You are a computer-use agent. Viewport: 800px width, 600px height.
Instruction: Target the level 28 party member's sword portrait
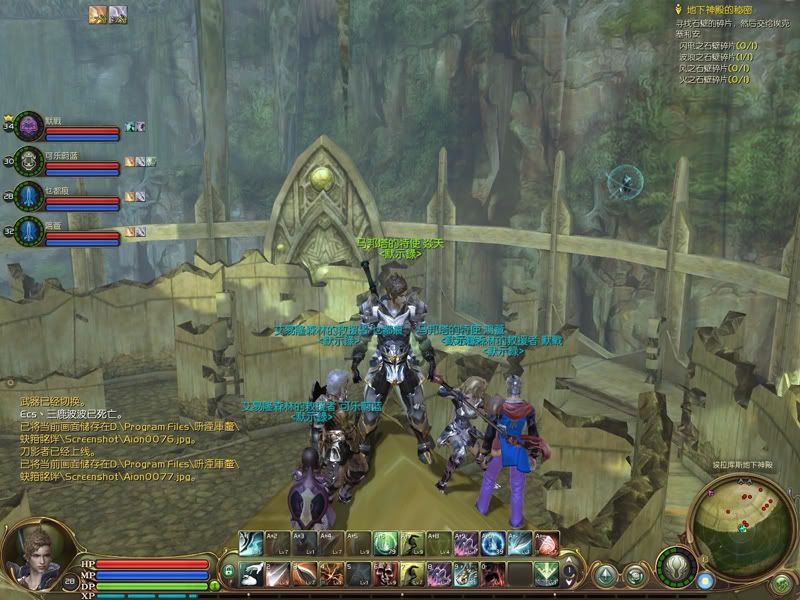click(30, 196)
